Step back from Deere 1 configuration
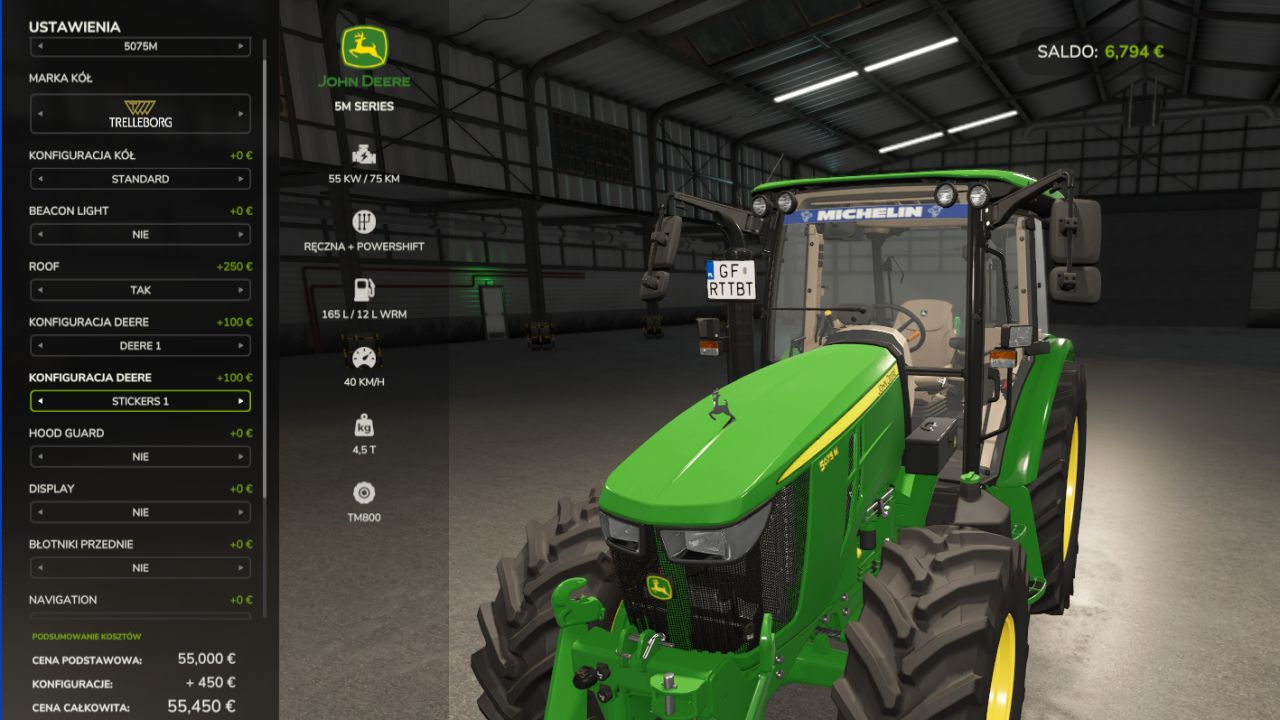This screenshot has height=720, width=1280. click(x=40, y=346)
